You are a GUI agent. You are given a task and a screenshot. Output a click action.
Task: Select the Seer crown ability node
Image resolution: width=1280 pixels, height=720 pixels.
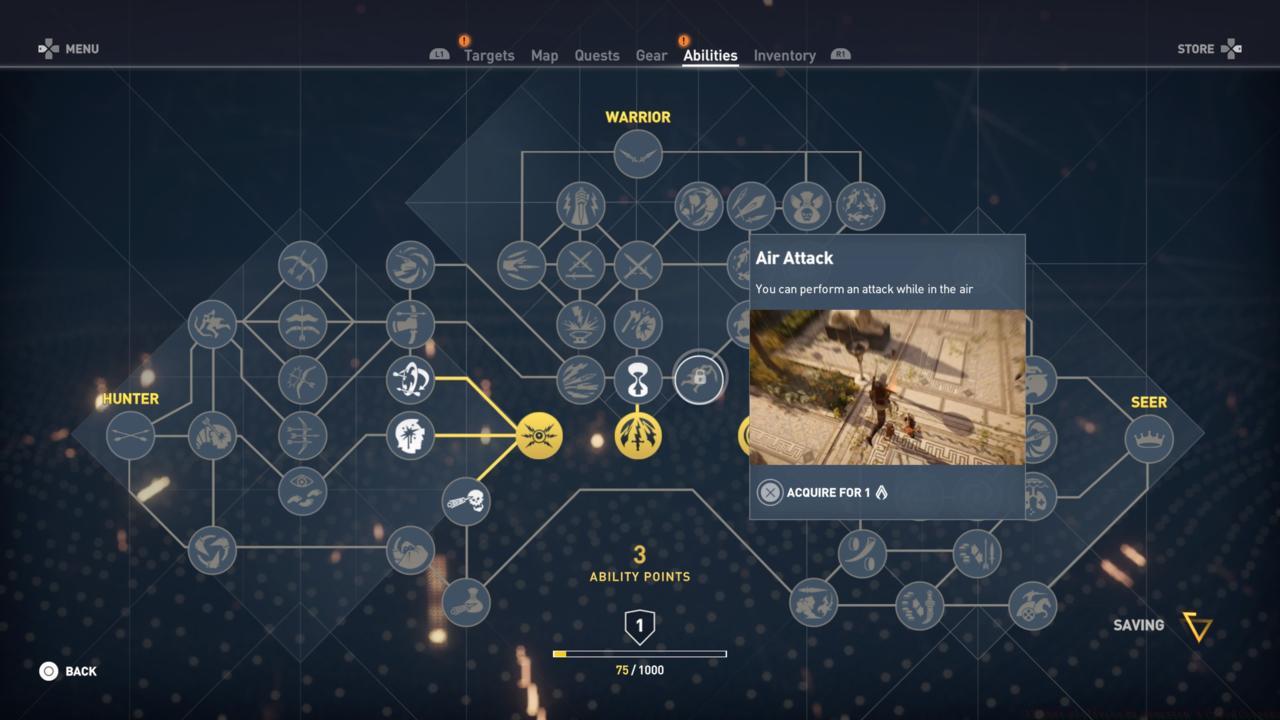point(1148,437)
